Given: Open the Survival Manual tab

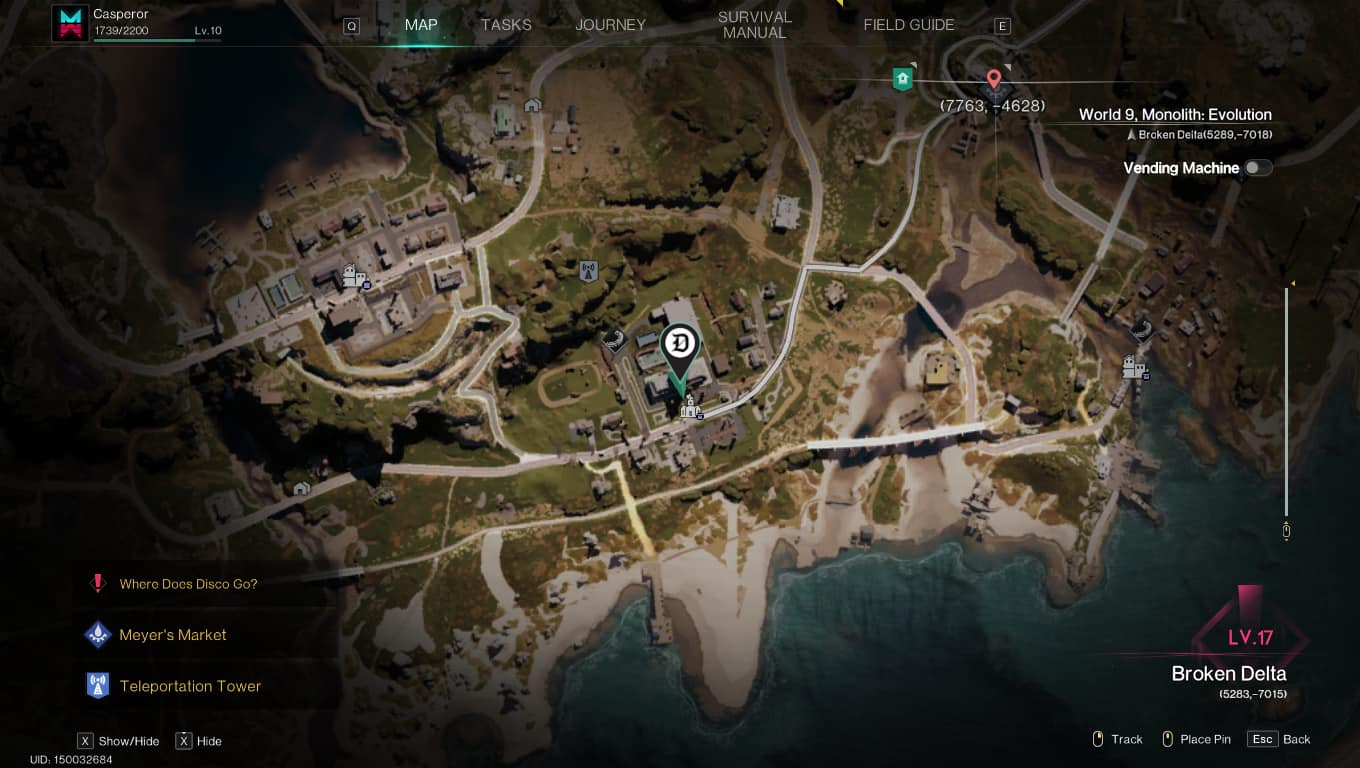Looking at the screenshot, I should pos(754,25).
